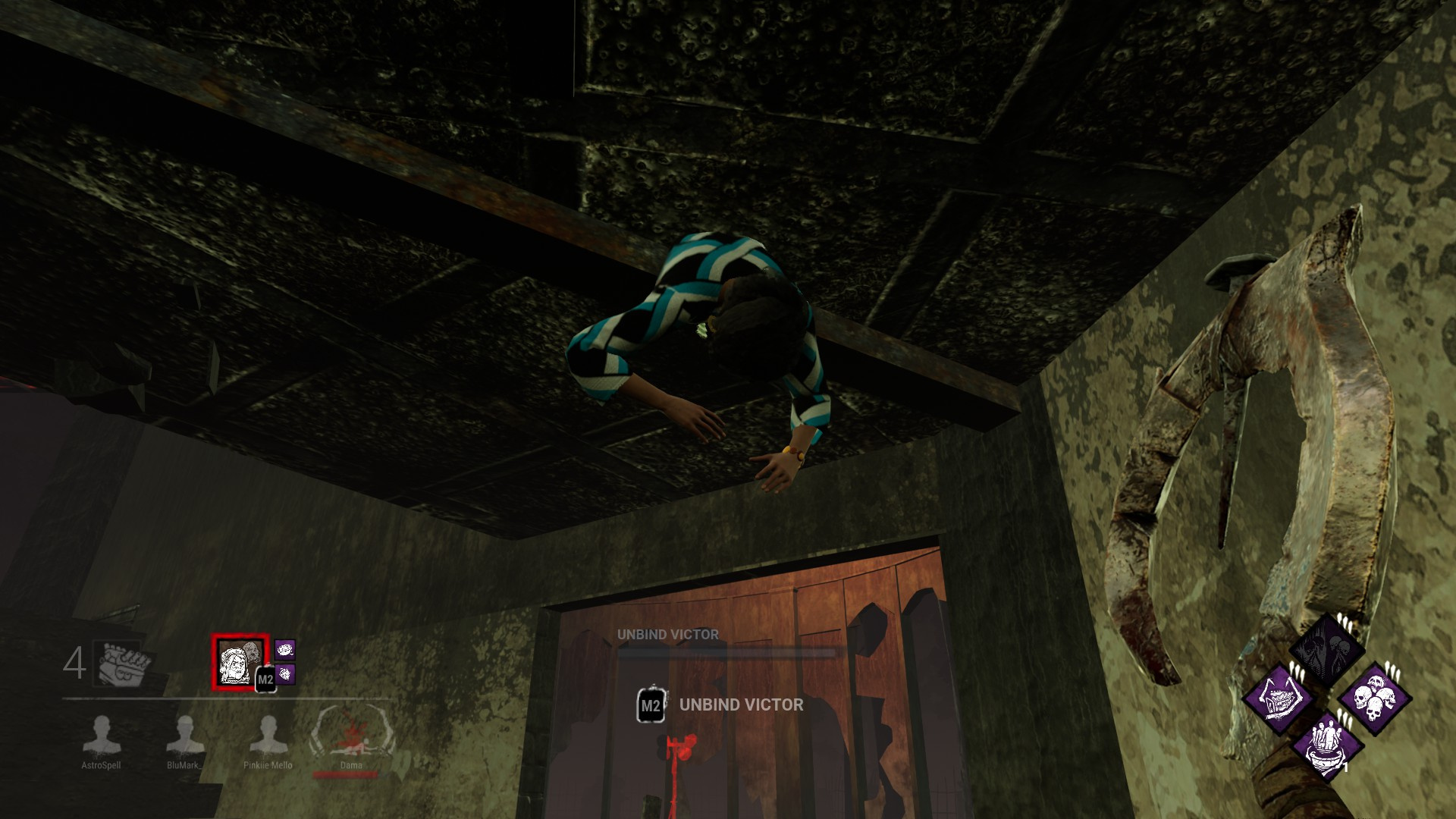
Task: Click Dama's red bleed-out bar
Action: 345,774
